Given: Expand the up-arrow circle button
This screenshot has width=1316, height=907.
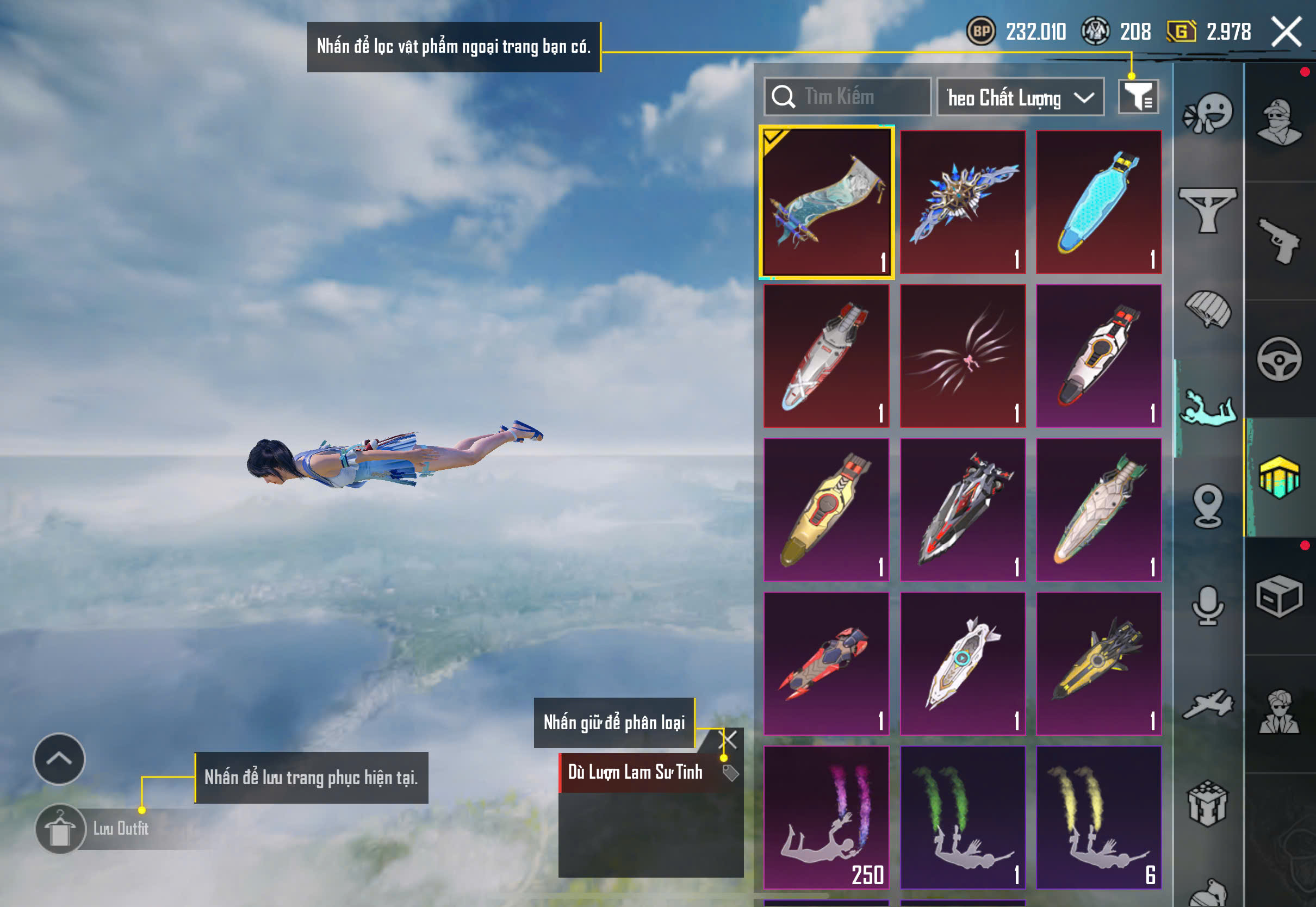Looking at the screenshot, I should click(x=59, y=759).
